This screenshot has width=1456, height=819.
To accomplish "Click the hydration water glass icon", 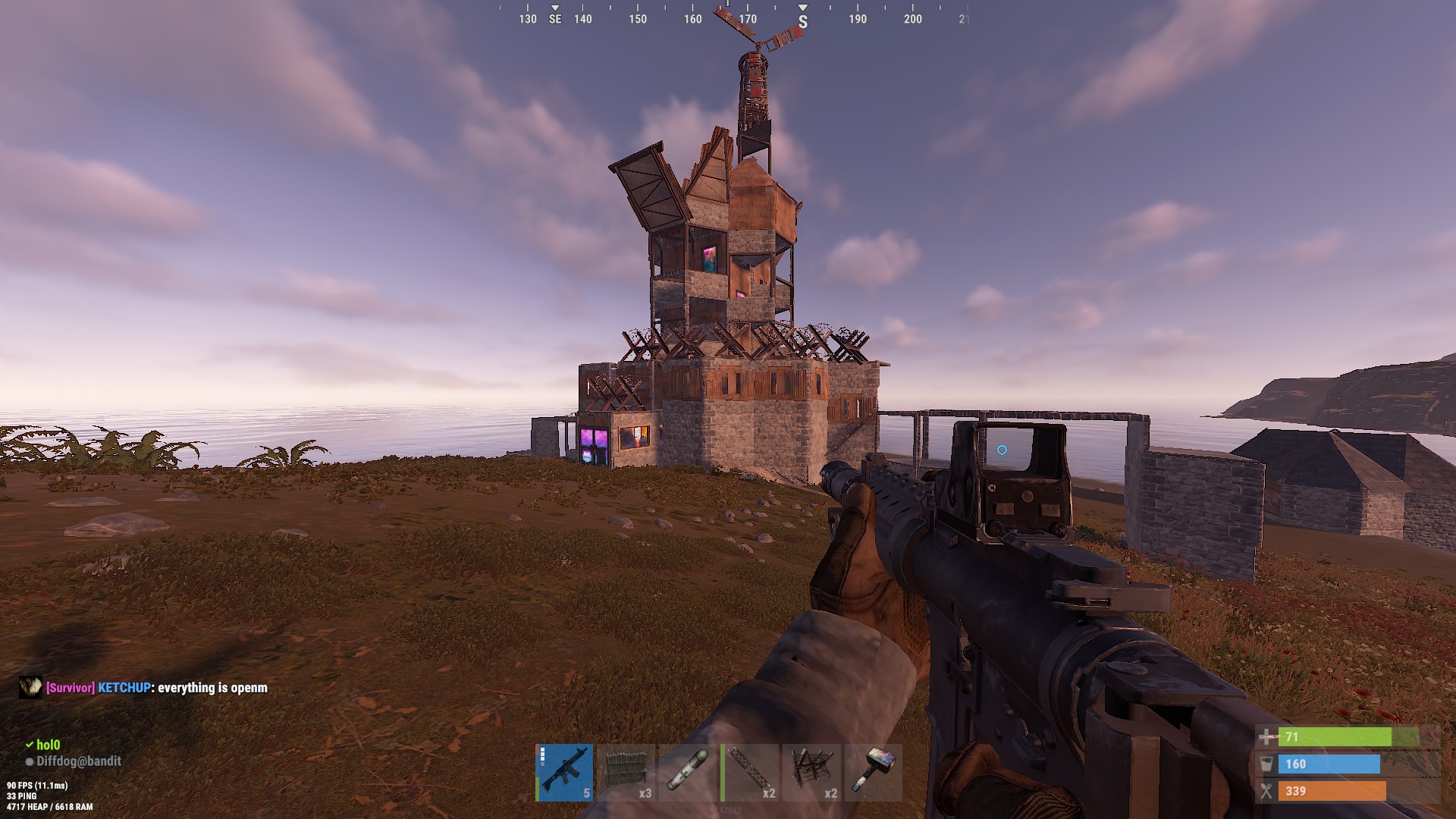I will 1266,764.
